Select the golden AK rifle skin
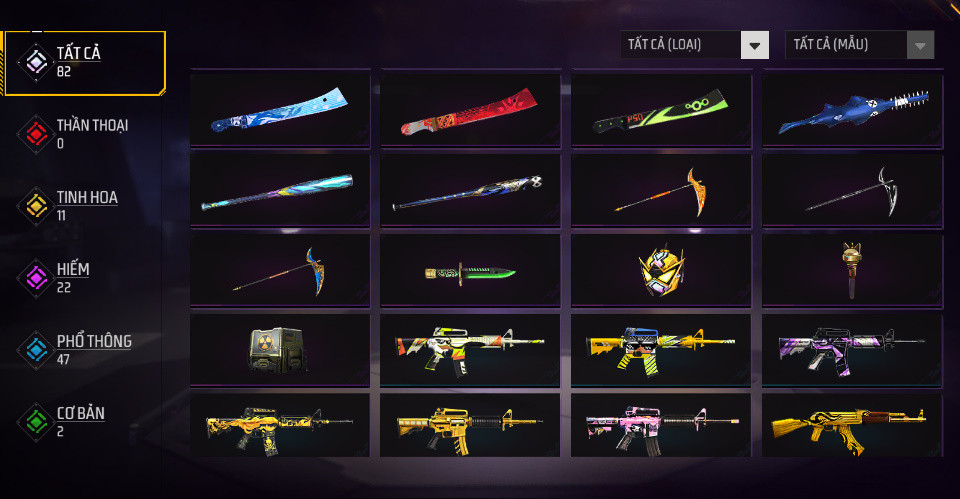 (x=852, y=426)
